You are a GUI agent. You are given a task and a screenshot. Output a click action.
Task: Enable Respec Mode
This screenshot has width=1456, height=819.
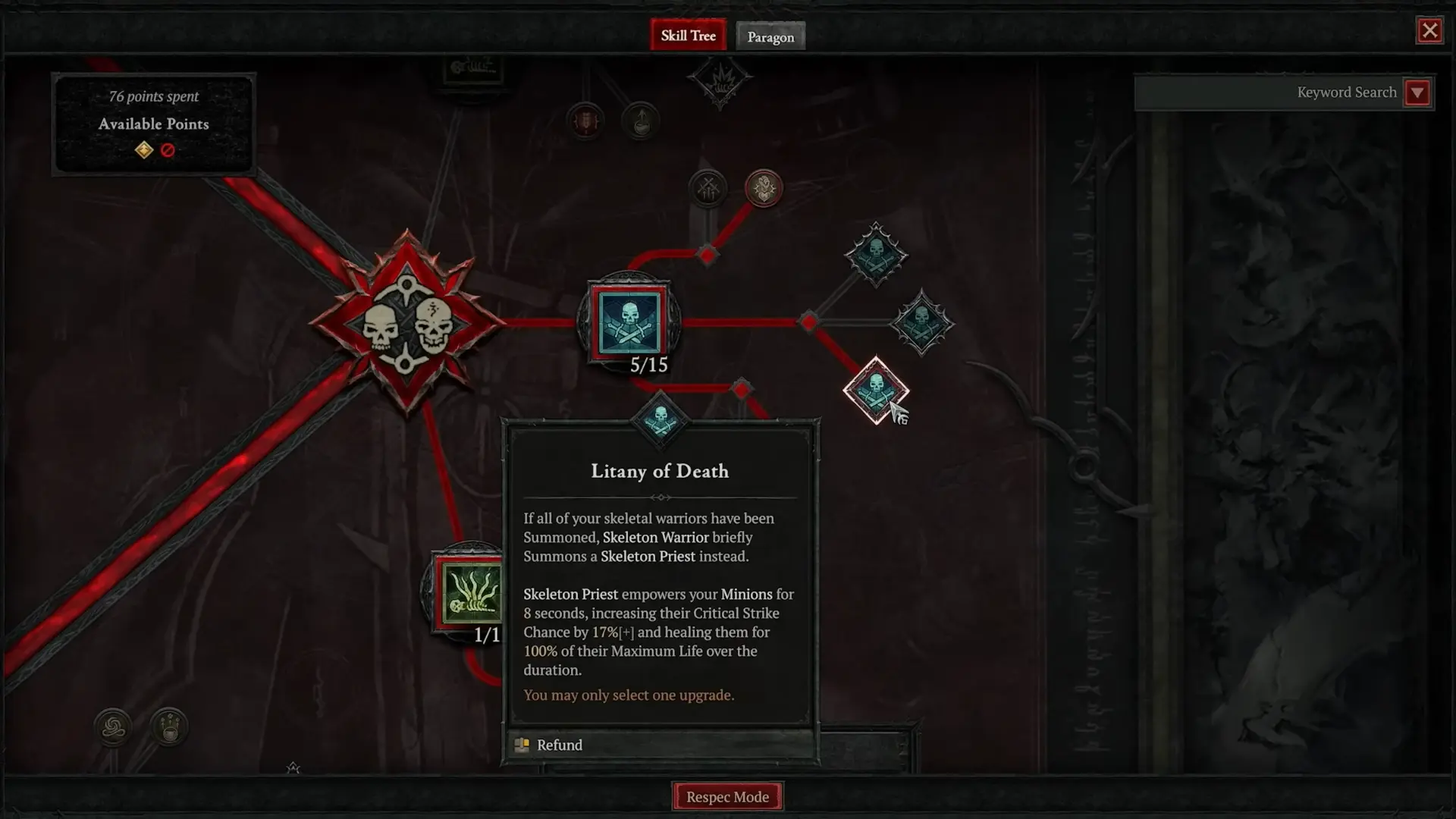[x=727, y=796]
